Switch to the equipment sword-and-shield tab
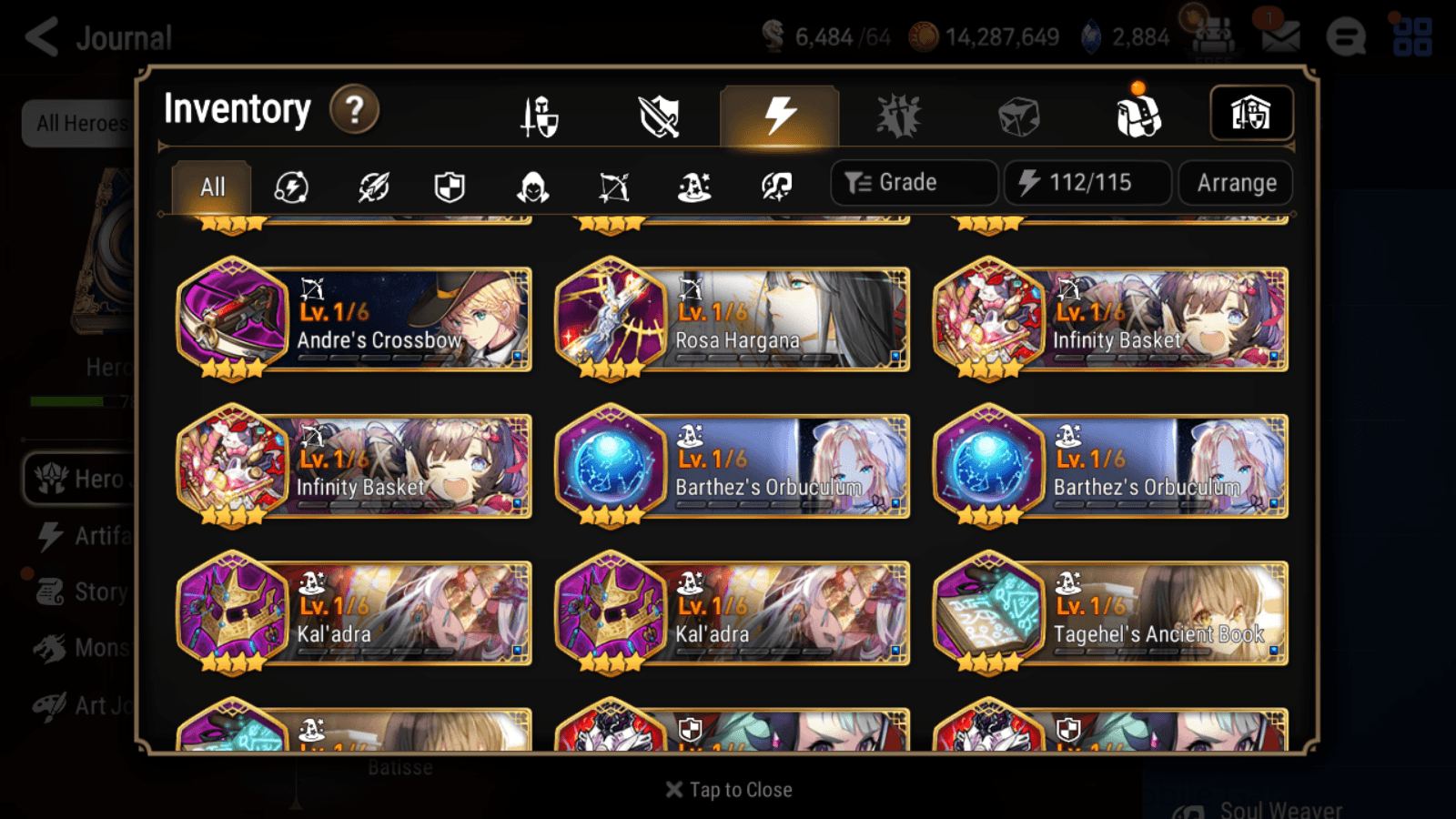The image size is (1456, 819). [539, 116]
